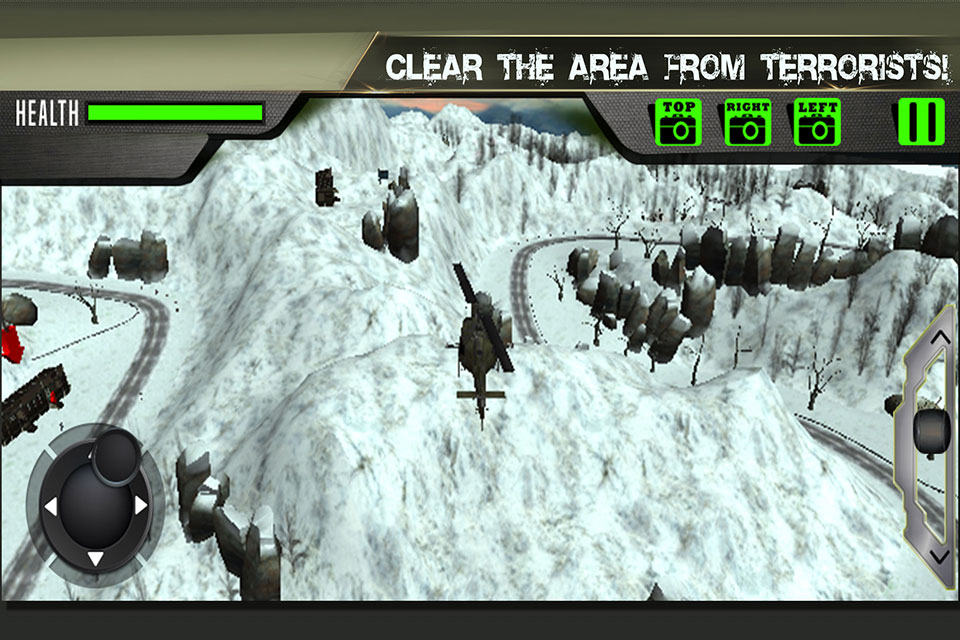The image size is (960, 640).
Task: Switch to the LEFT camera view
Action: [x=817, y=123]
